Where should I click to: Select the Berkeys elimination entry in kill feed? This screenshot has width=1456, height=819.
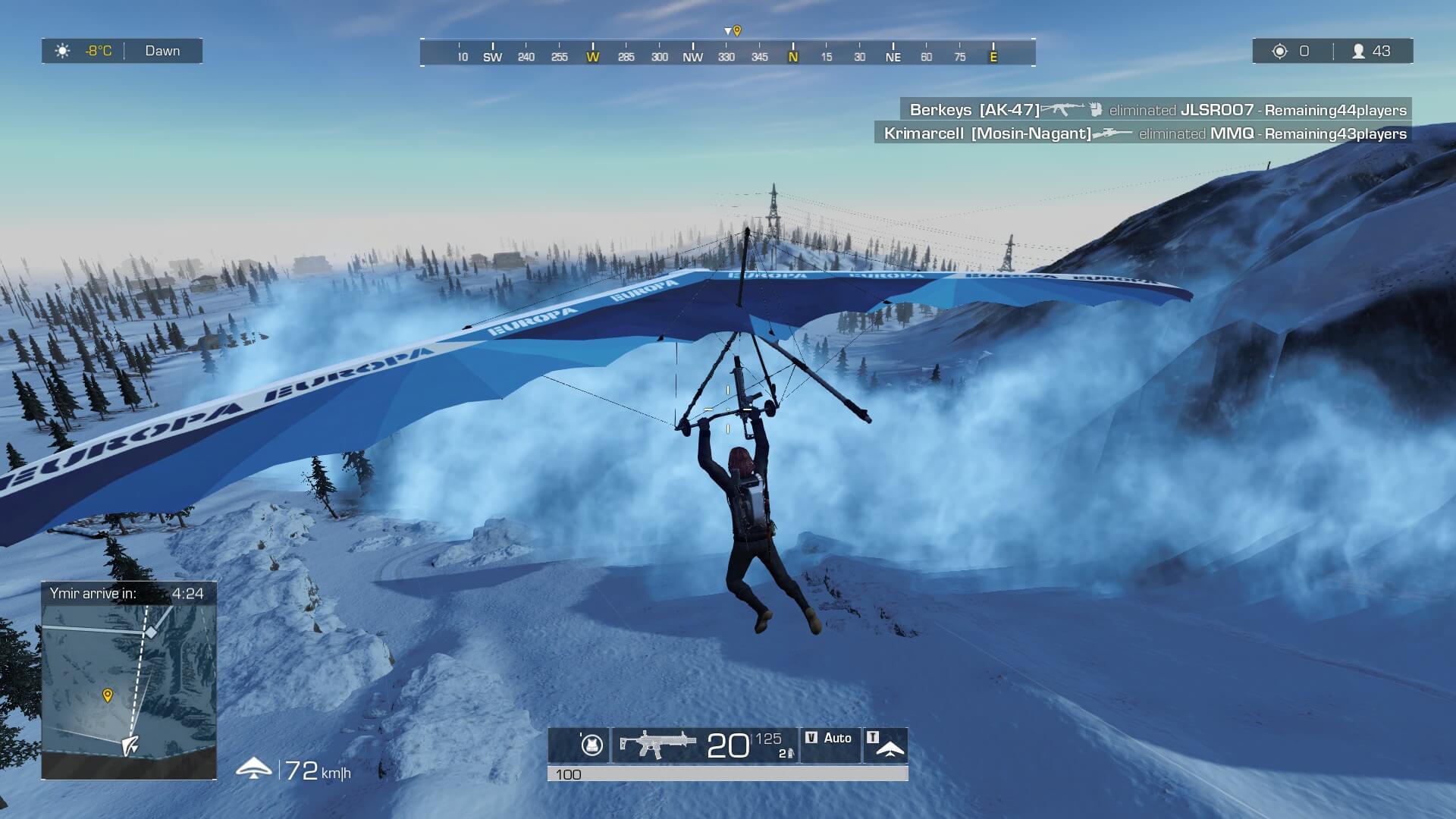[x=1156, y=110]
